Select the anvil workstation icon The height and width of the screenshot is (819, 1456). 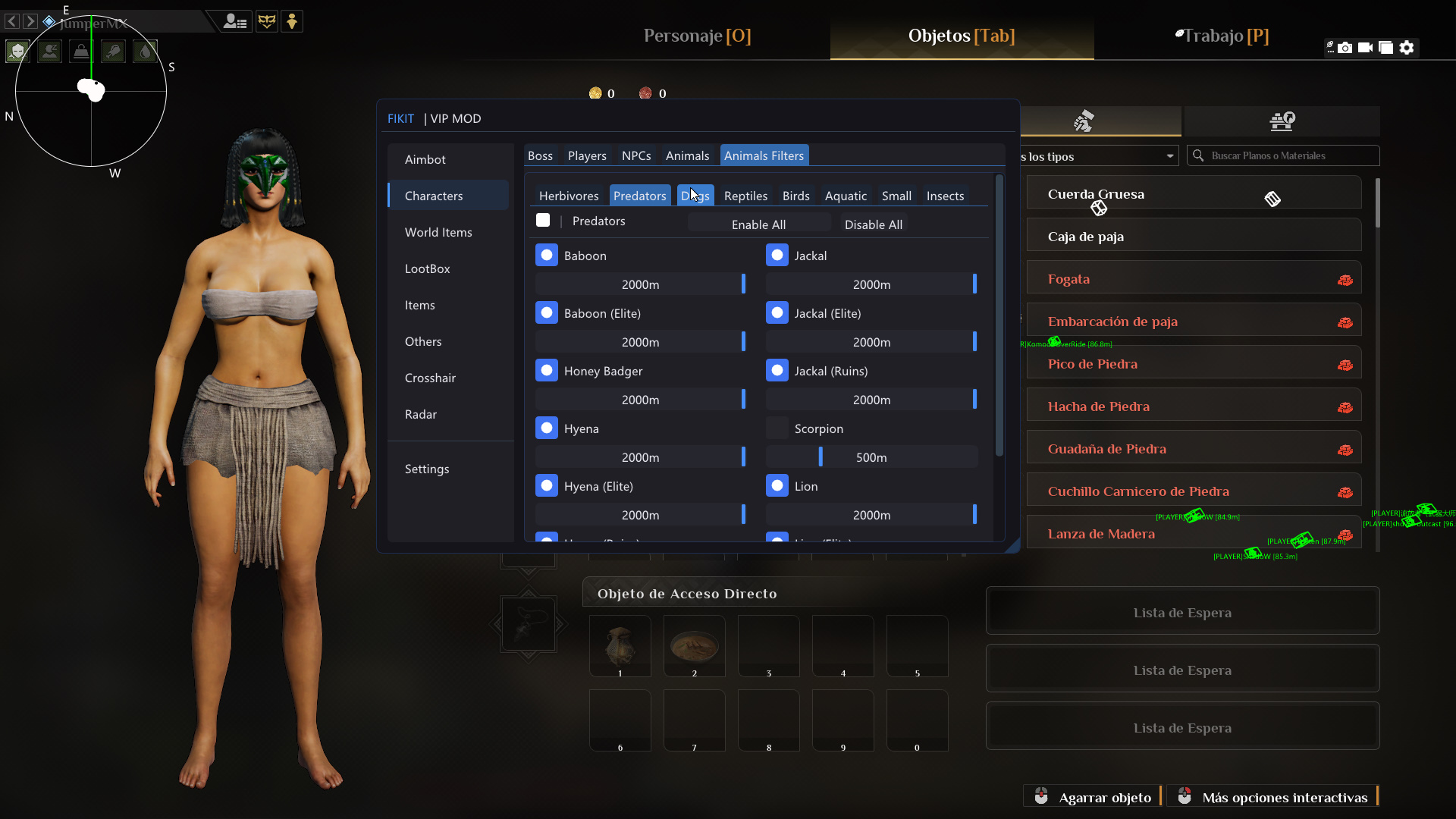pos(1282,121)
